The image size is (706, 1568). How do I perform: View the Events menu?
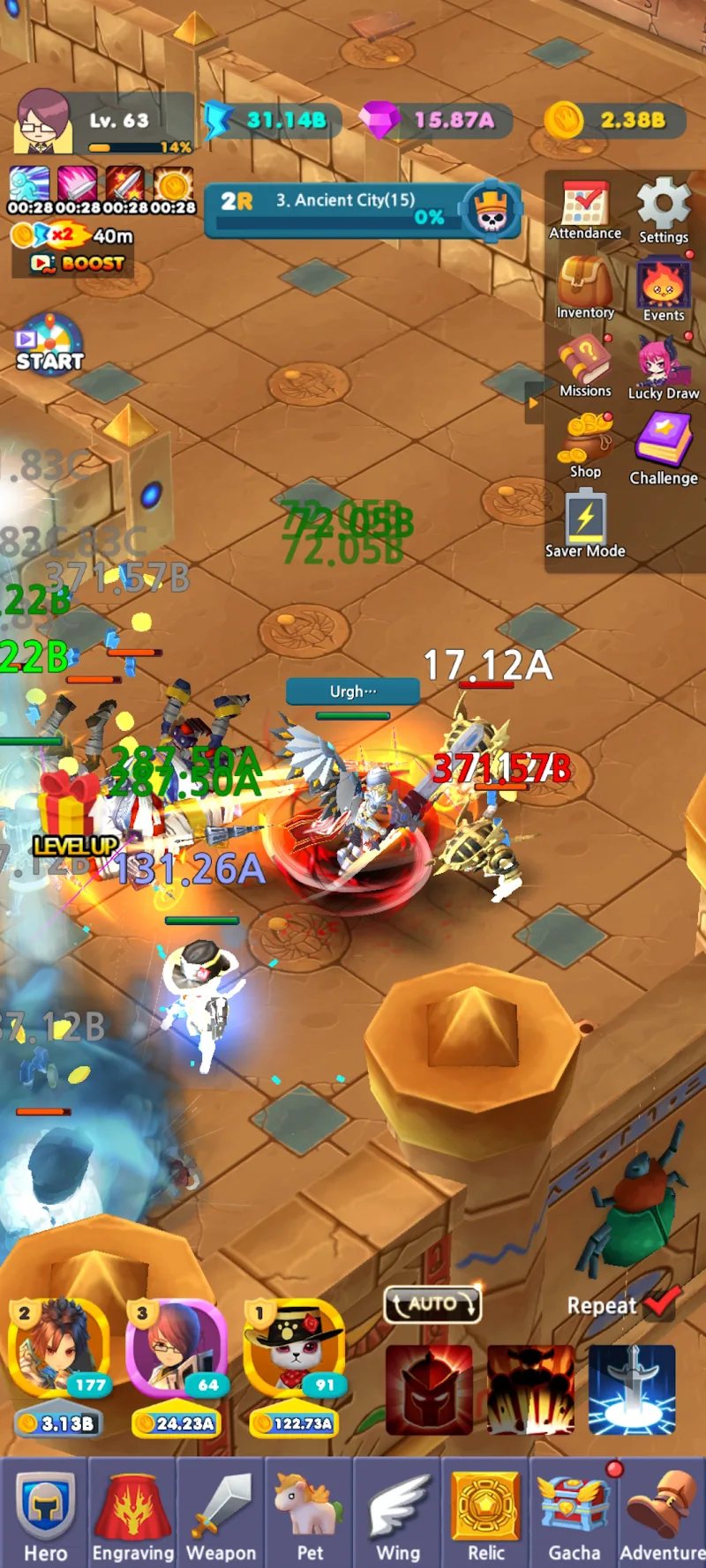tap(664, 289)
